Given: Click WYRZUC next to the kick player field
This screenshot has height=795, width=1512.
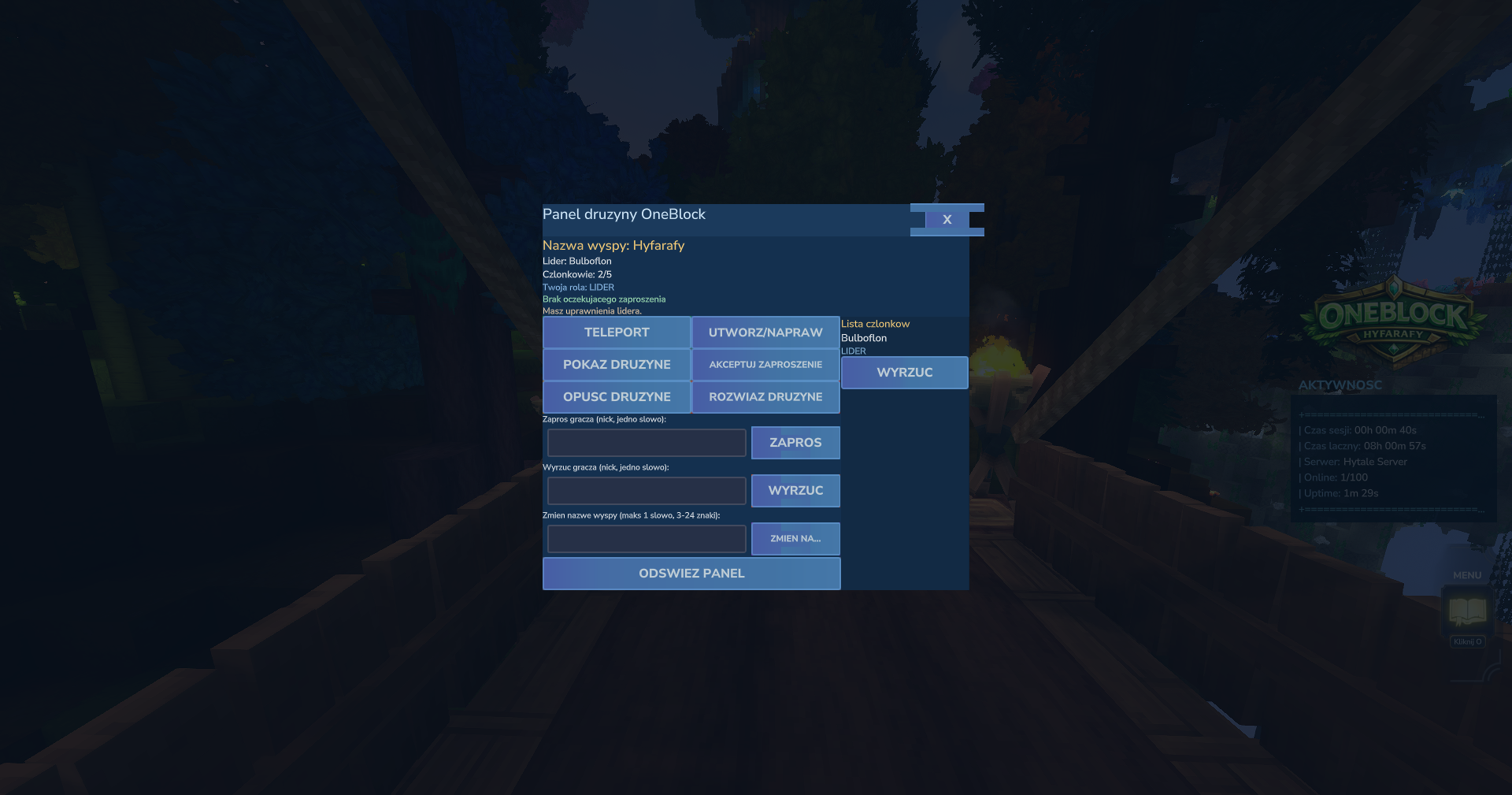Looking at the screenshot, I should pyautogui.click(x=795, y=490).
